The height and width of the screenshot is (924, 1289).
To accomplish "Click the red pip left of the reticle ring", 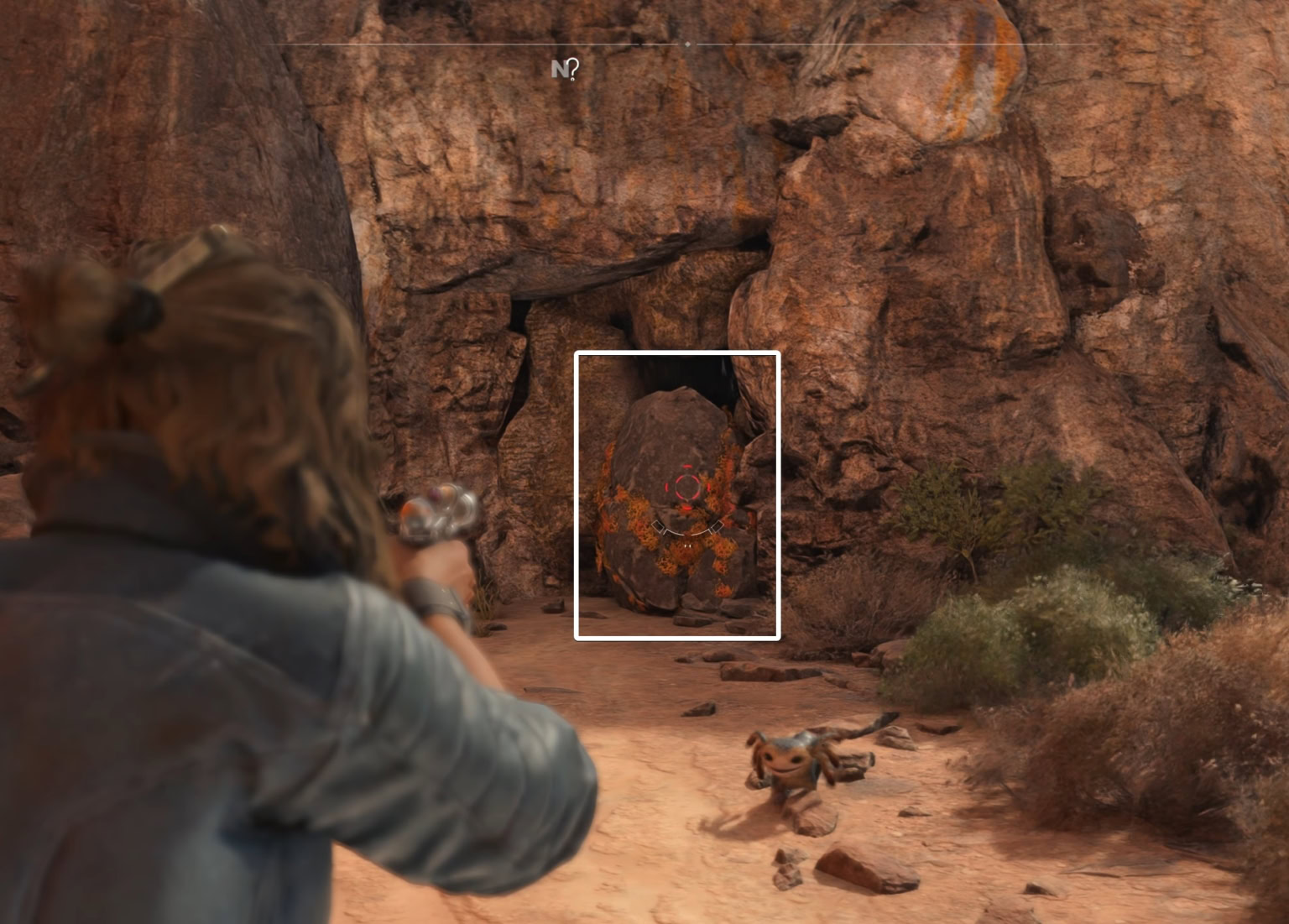I will tap(667, 488).
